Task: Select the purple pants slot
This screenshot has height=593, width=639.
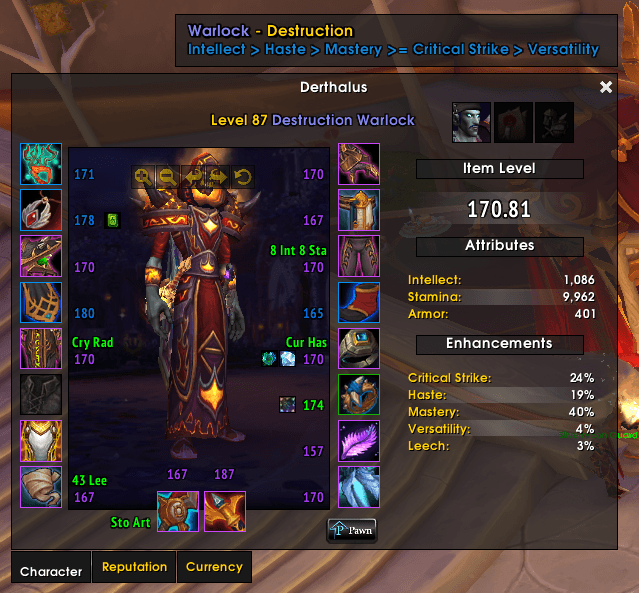Action: 358,256
